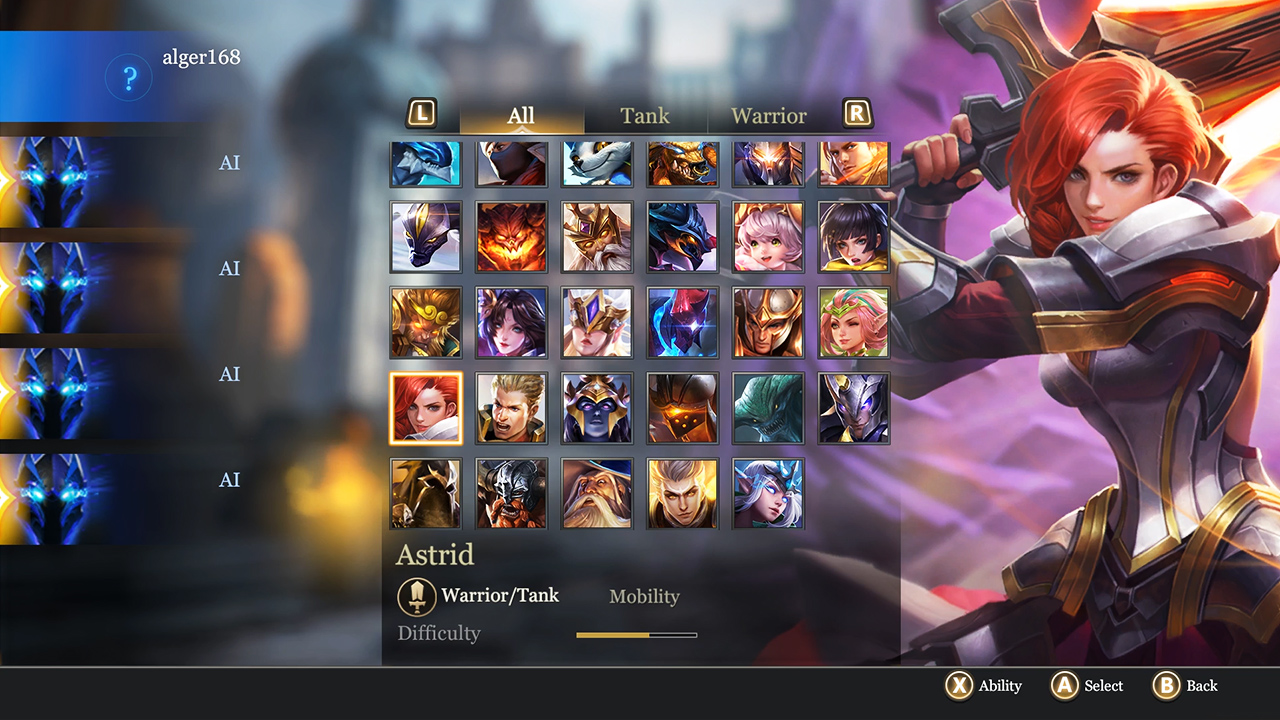The width and height of the screenshot is (1280, 720).
Task: Click the A button icon next to Select
Action: point(1062,686)
